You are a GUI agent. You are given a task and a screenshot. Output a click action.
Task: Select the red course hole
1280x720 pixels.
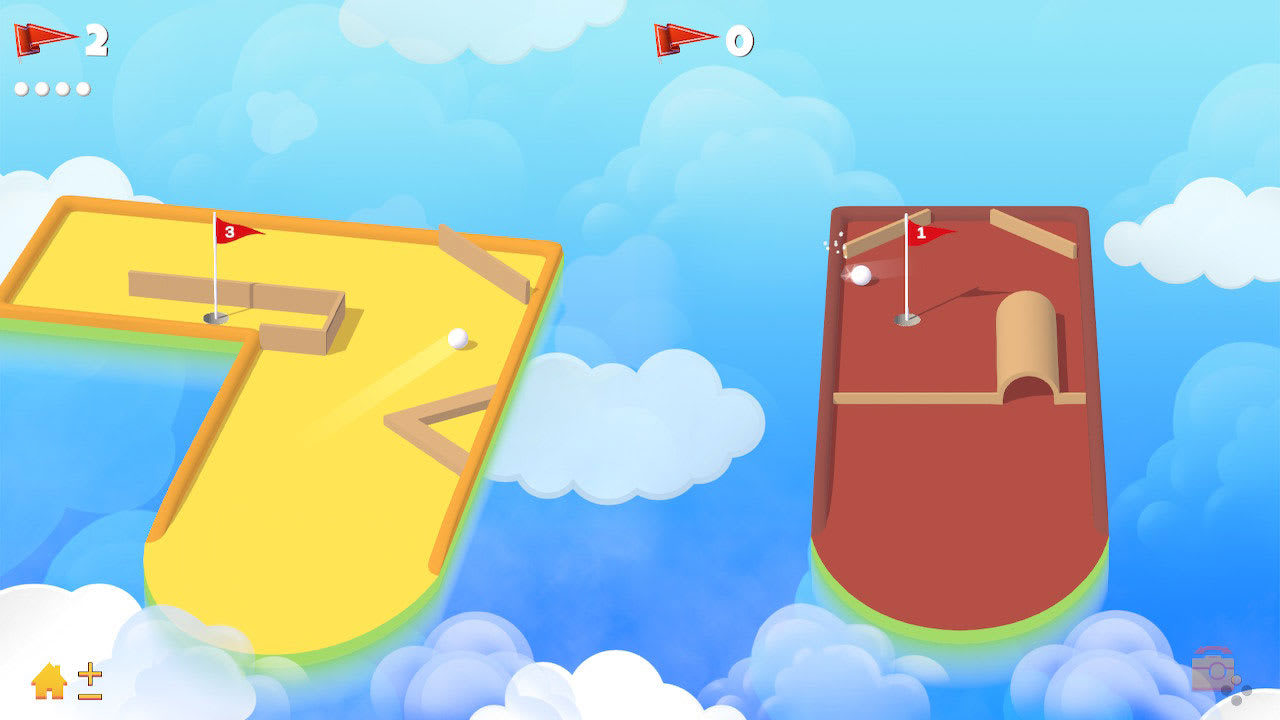click(905, 321)
